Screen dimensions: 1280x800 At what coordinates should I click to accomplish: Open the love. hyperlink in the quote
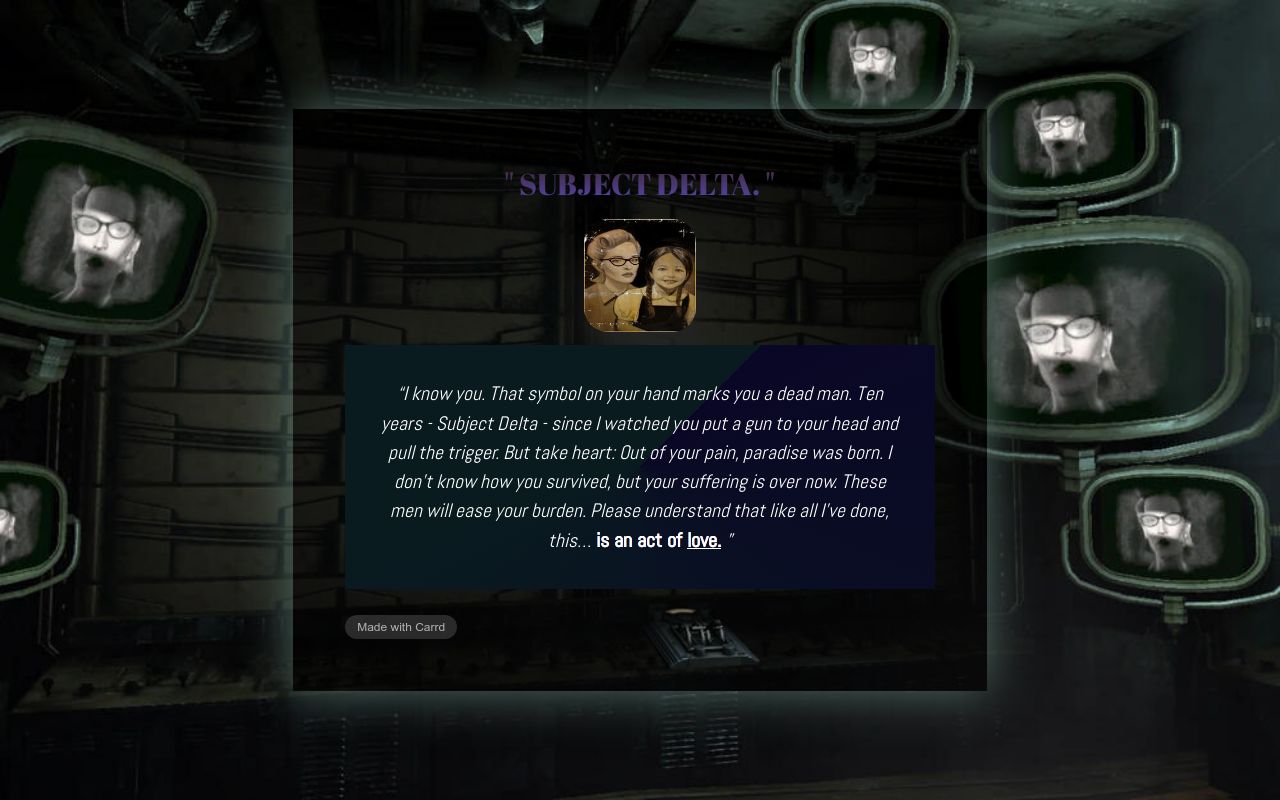(x=703, y=540)
